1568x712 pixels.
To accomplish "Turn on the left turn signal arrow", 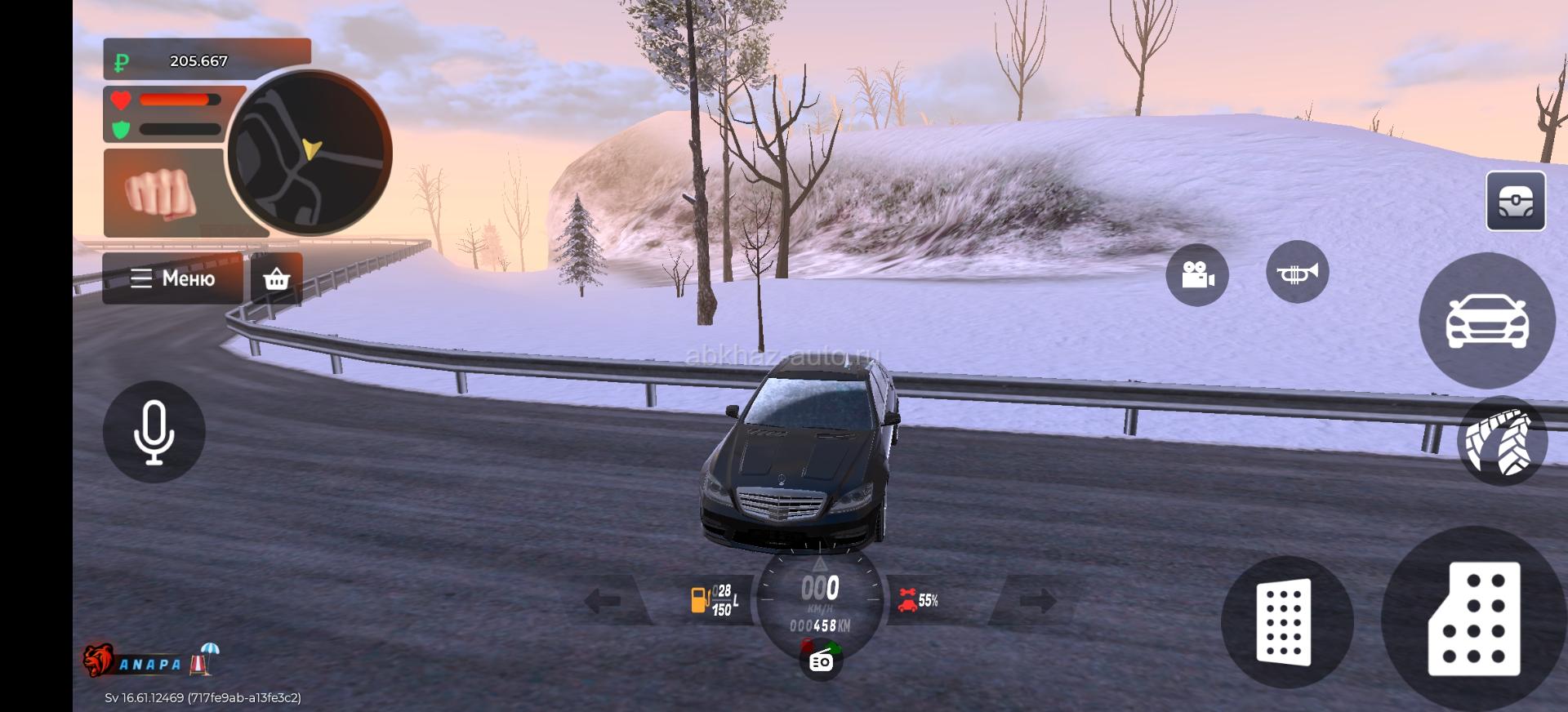I will click(x=604, y=602).
